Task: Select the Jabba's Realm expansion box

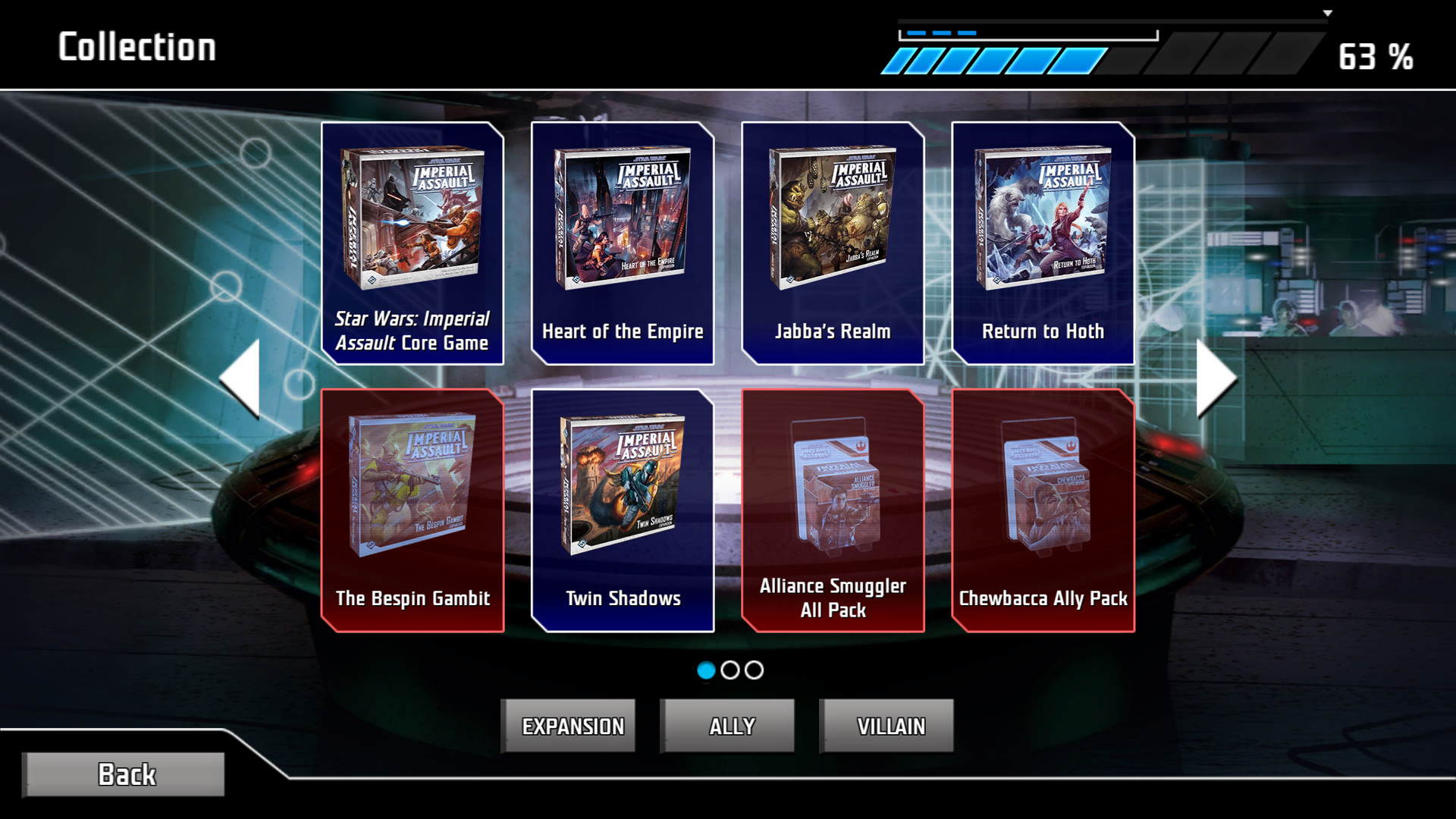Action: [x=831, y=243]
